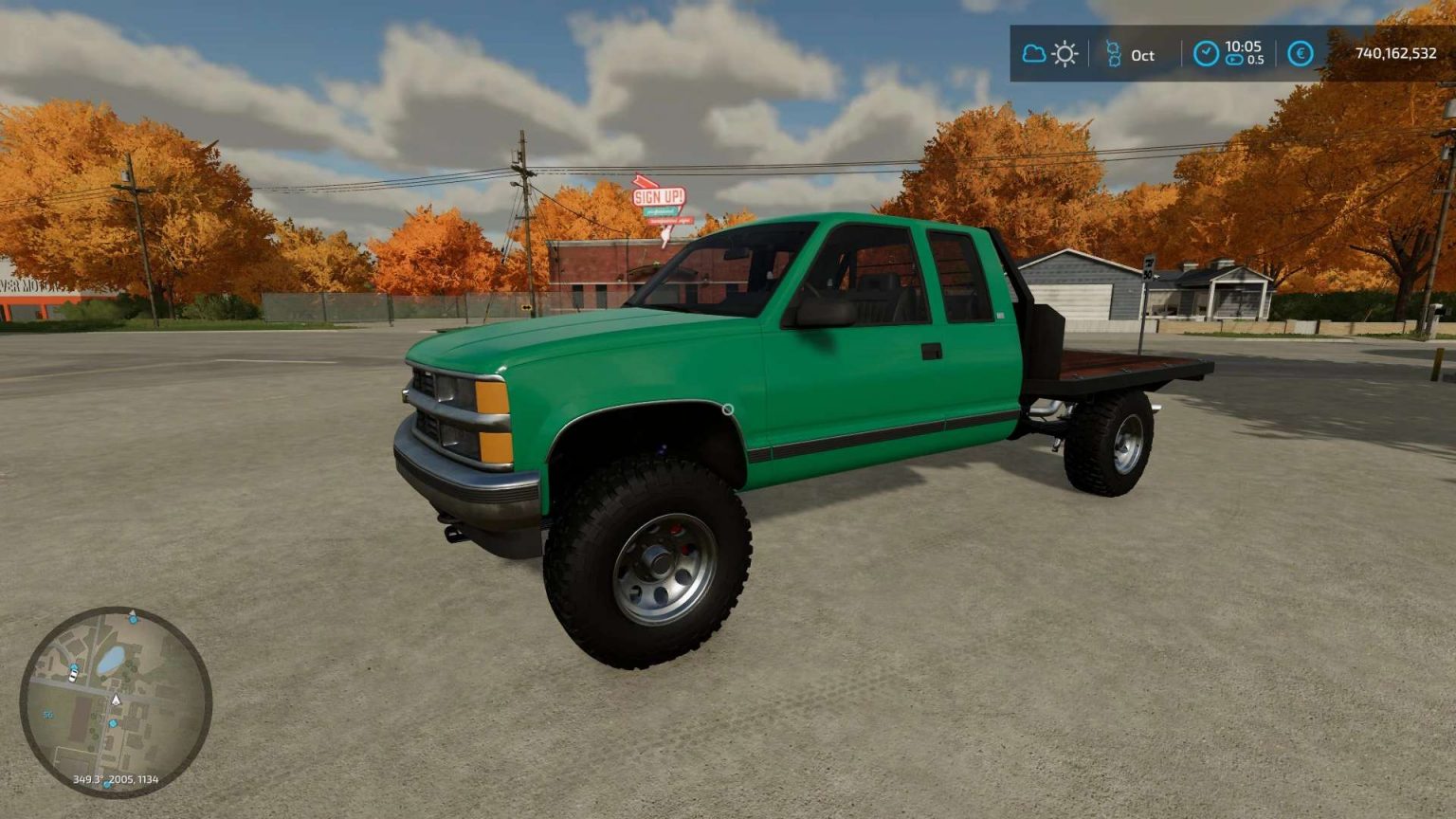Click the blue marker near the minimap center
The height and width of the screenshot is (819, 1456).
[x=113, y=723]
